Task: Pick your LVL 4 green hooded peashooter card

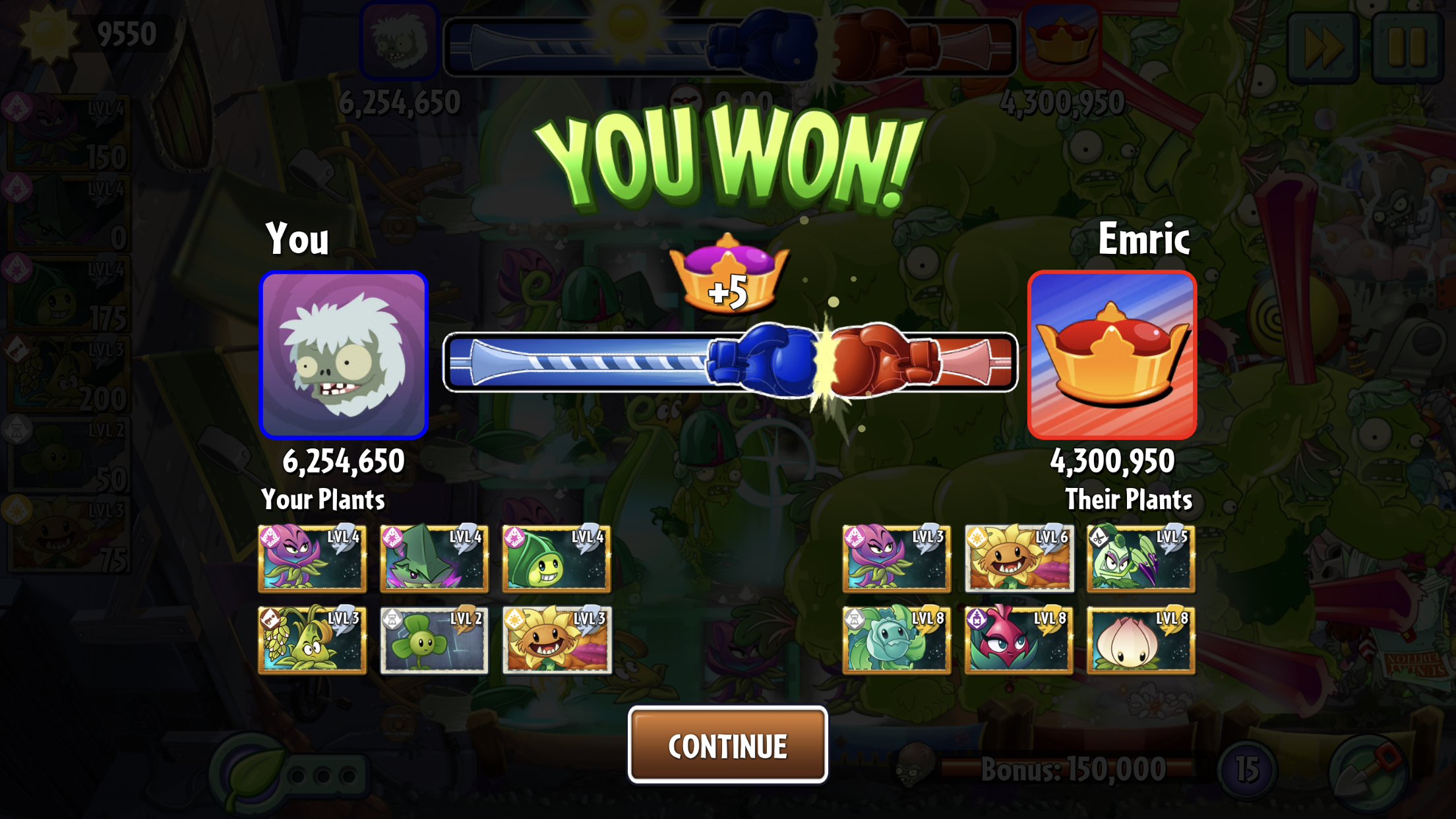Action: click(557, 558)
